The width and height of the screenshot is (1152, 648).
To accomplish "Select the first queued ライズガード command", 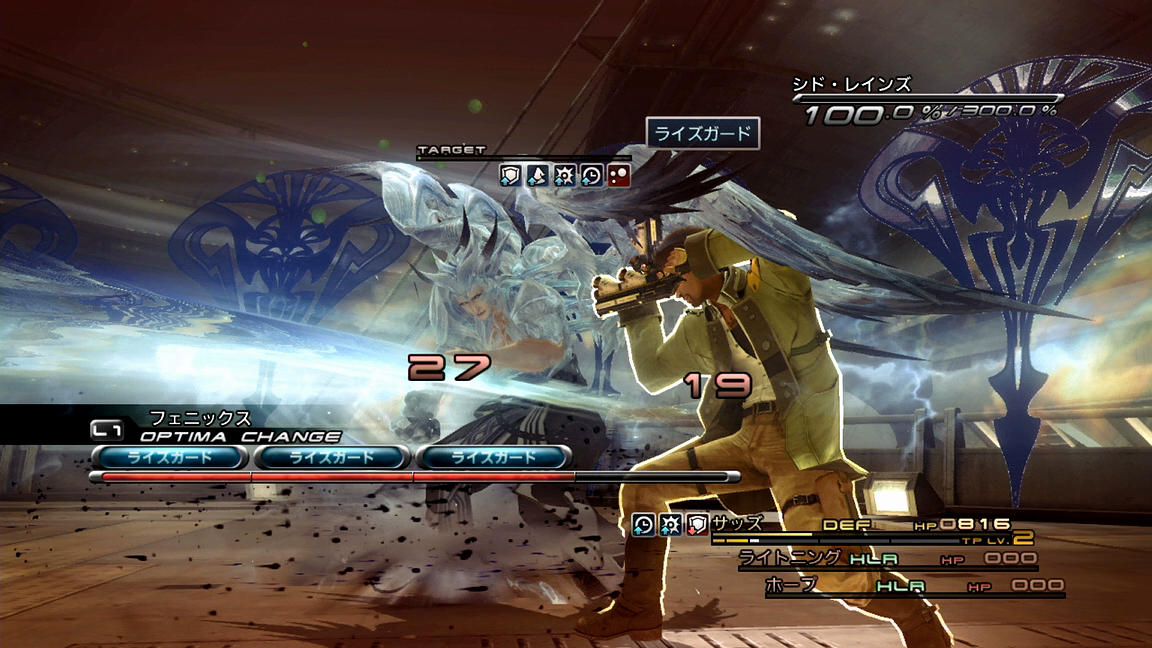I will [x=169, y=457].
